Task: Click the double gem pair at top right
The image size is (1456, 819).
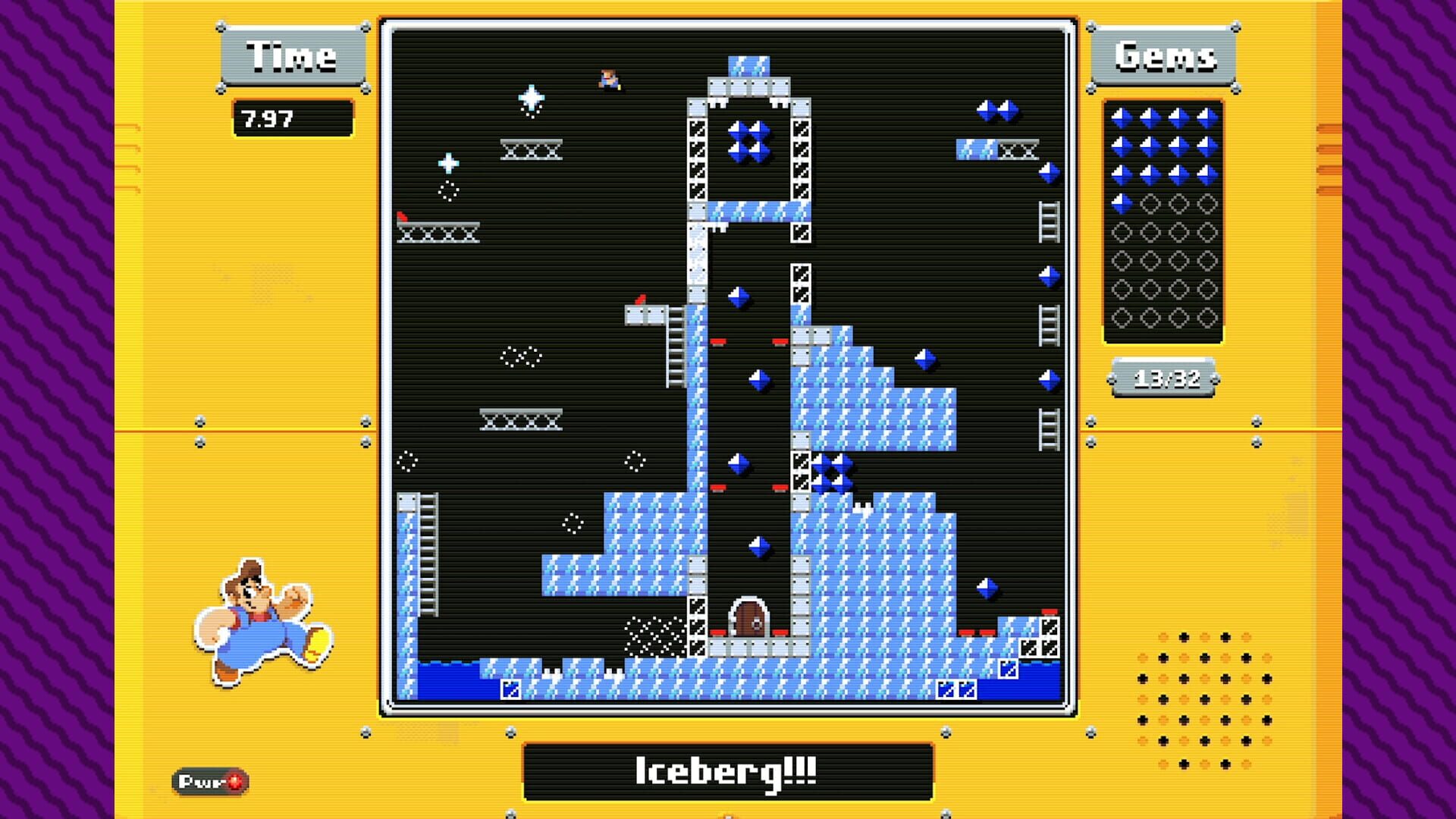Action: [x=997, y=110]
